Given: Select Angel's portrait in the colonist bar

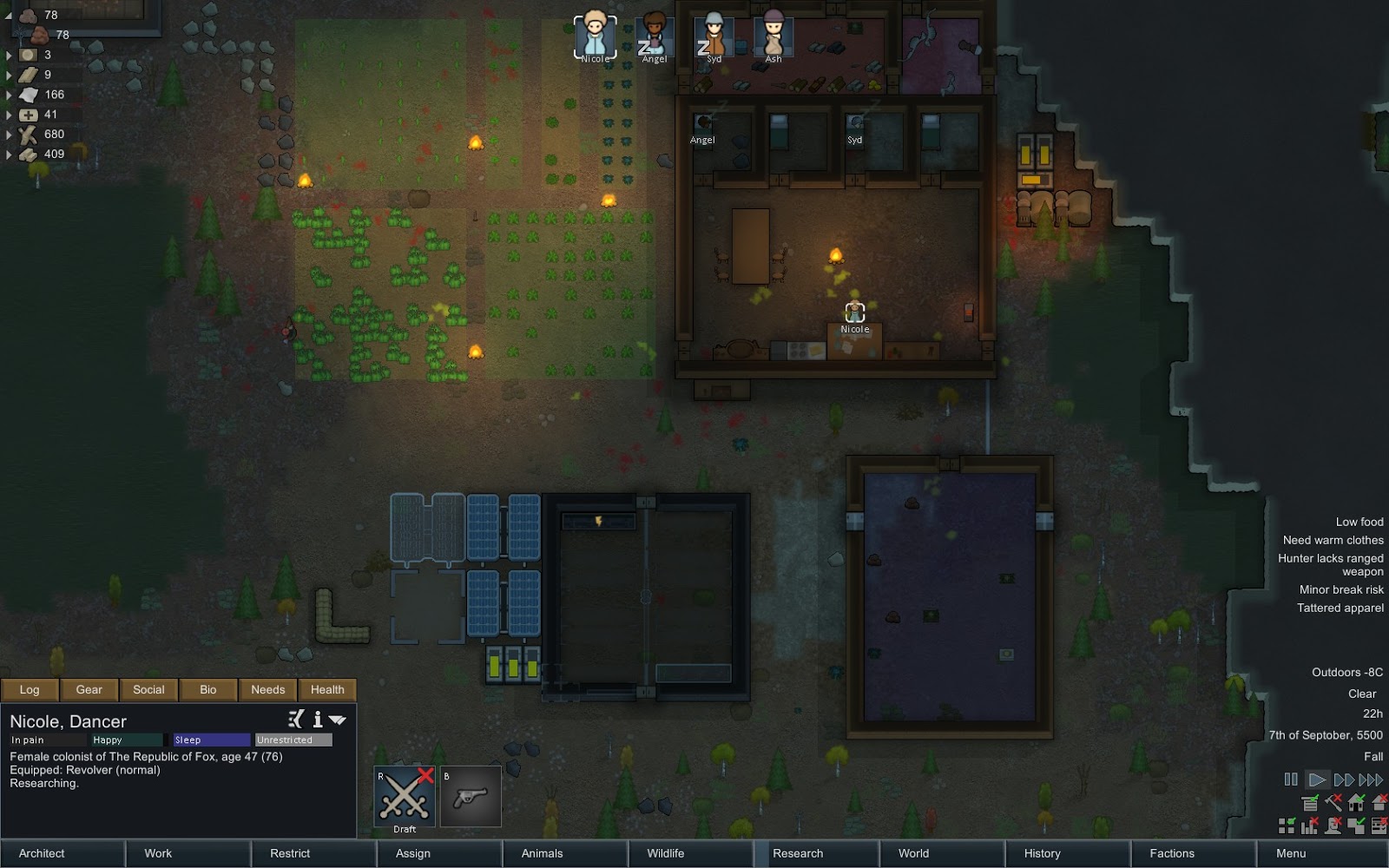Looking at the screenshot, I should (x=654, y=36).
